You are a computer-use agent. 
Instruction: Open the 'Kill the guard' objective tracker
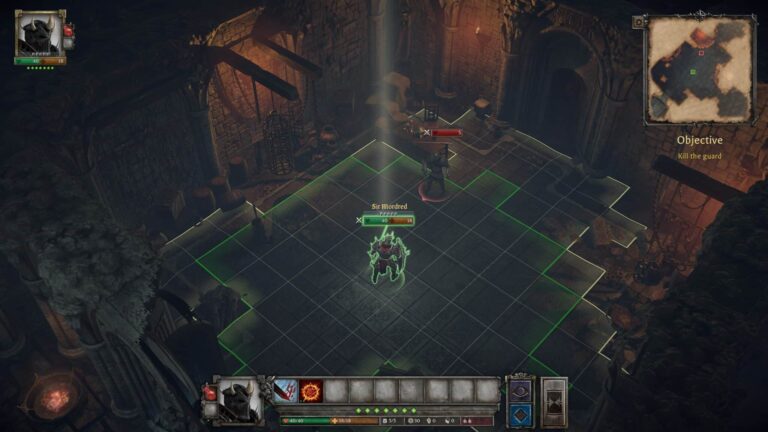(x=699, y=147)
